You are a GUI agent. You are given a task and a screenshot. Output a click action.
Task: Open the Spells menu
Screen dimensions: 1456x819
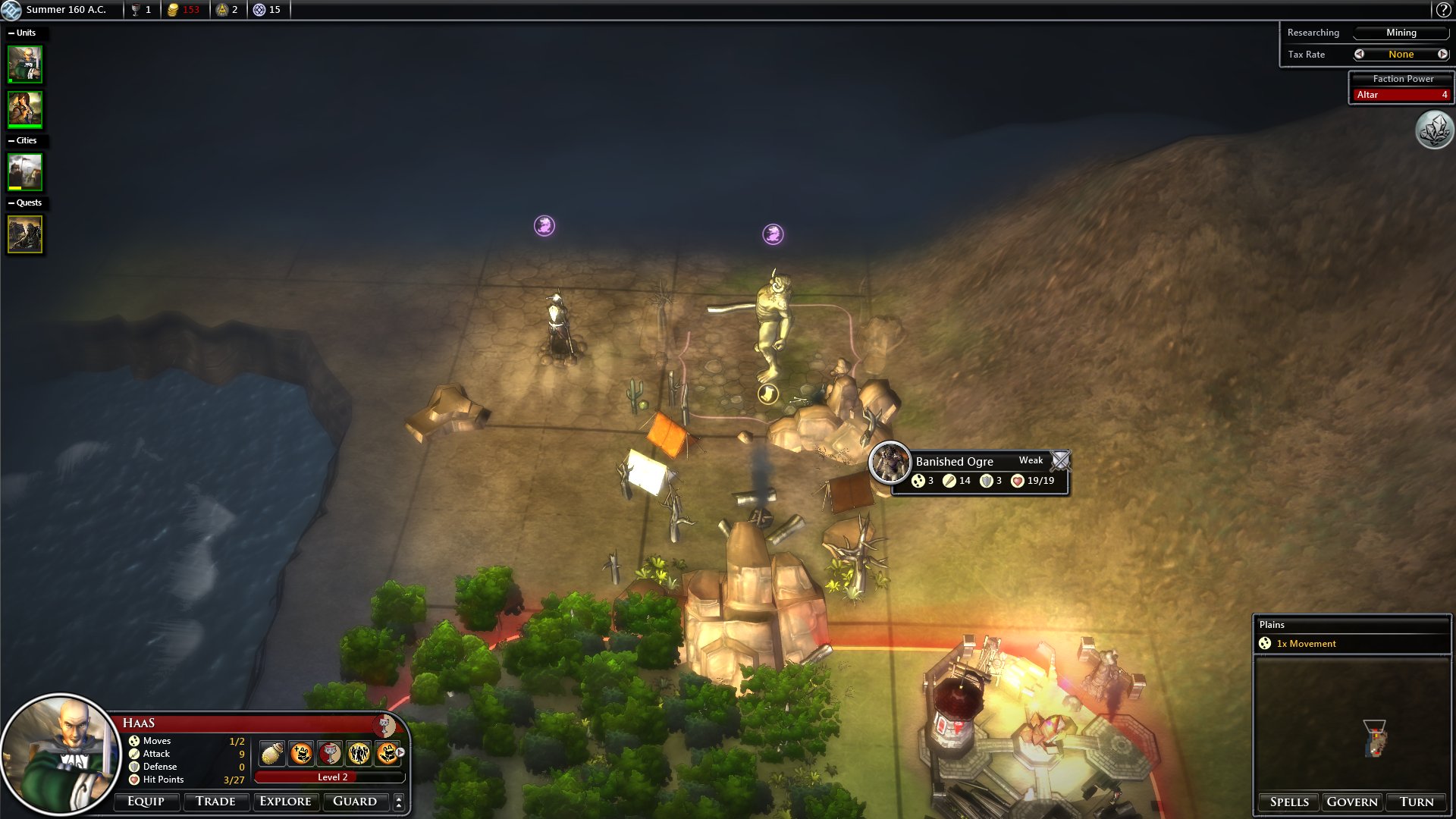click(x=1289, y=802)
